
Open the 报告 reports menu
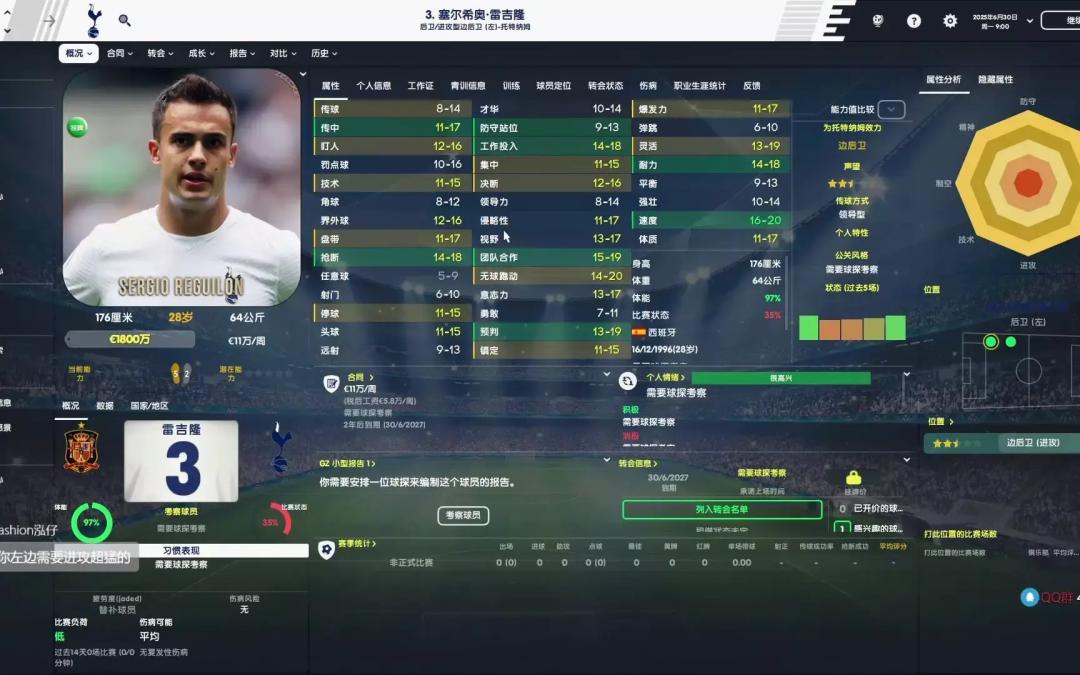242,54
